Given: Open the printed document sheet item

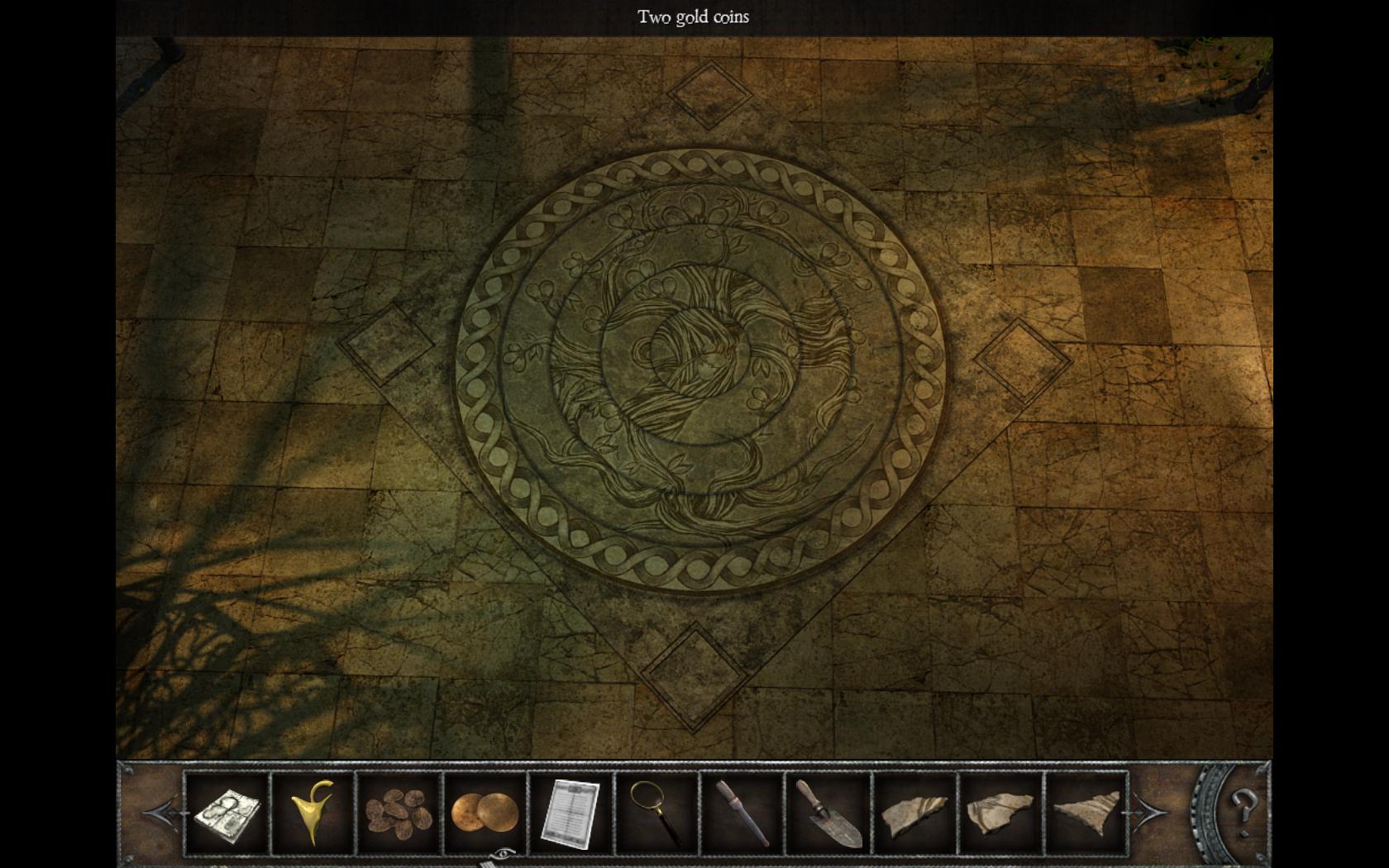Looking at the screenshot, I should click(570, 813).
